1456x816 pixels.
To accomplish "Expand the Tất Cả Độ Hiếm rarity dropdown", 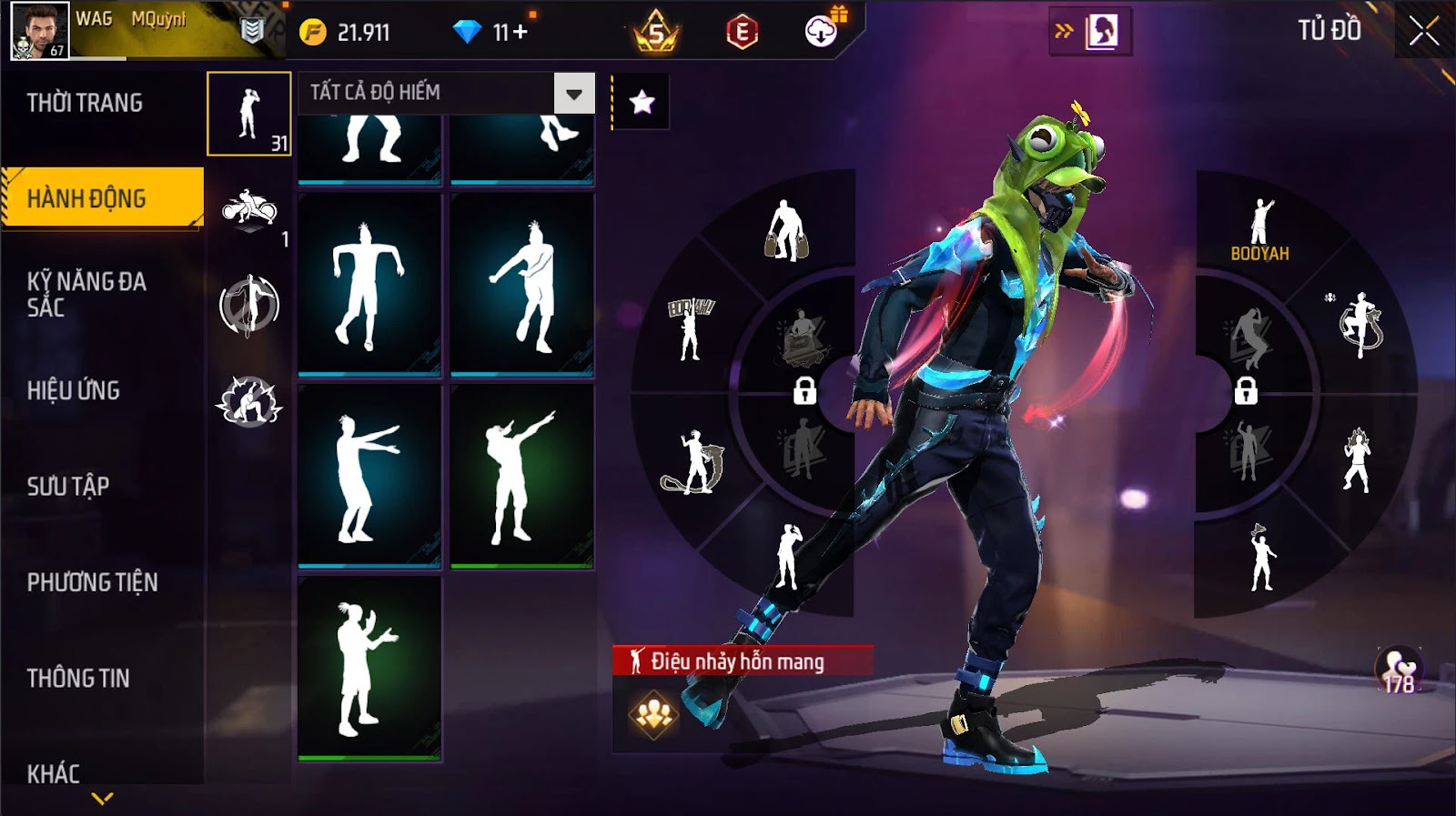I will [573, 93].
